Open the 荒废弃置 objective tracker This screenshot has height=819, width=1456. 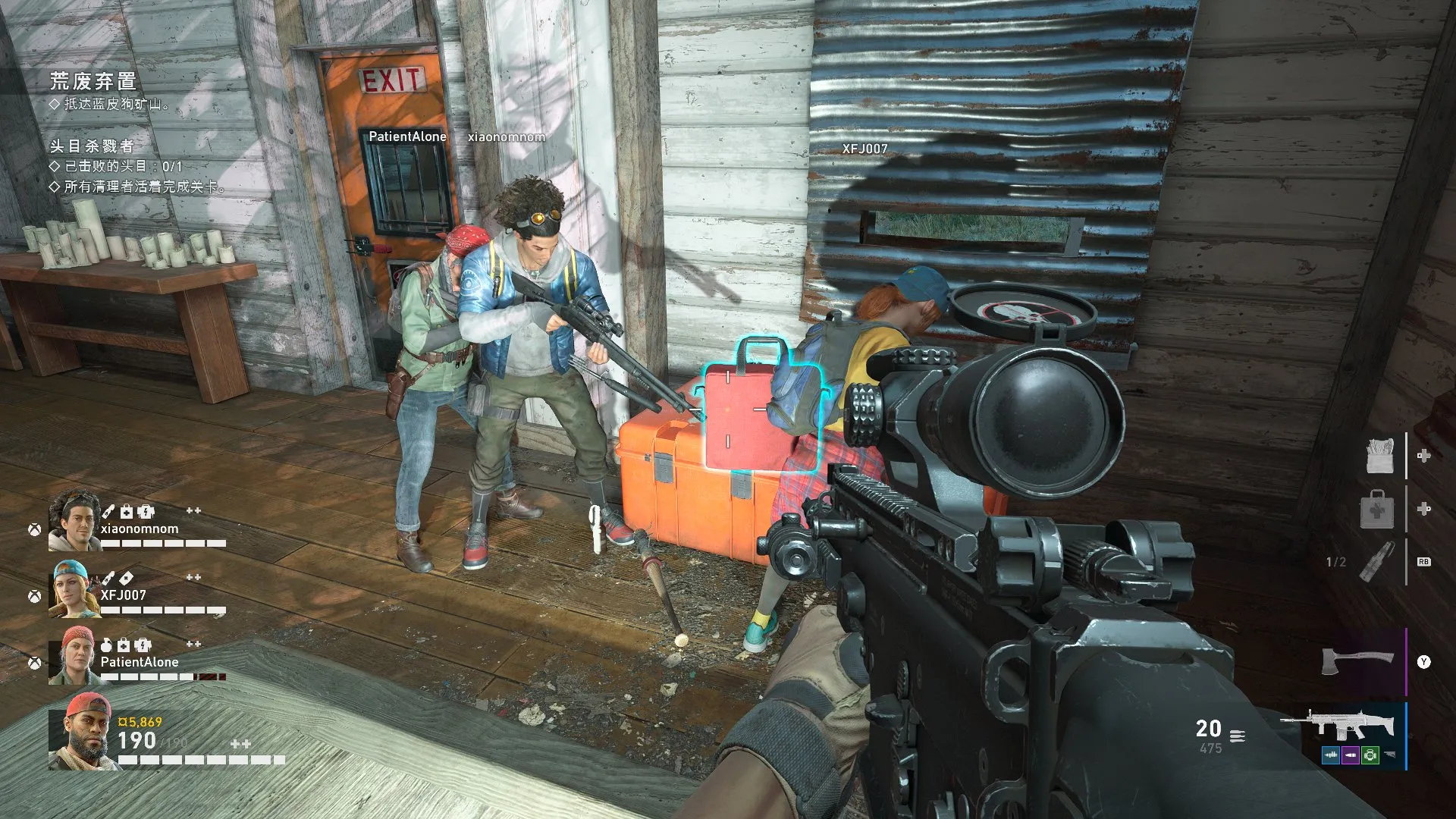[x=93, y=80]
